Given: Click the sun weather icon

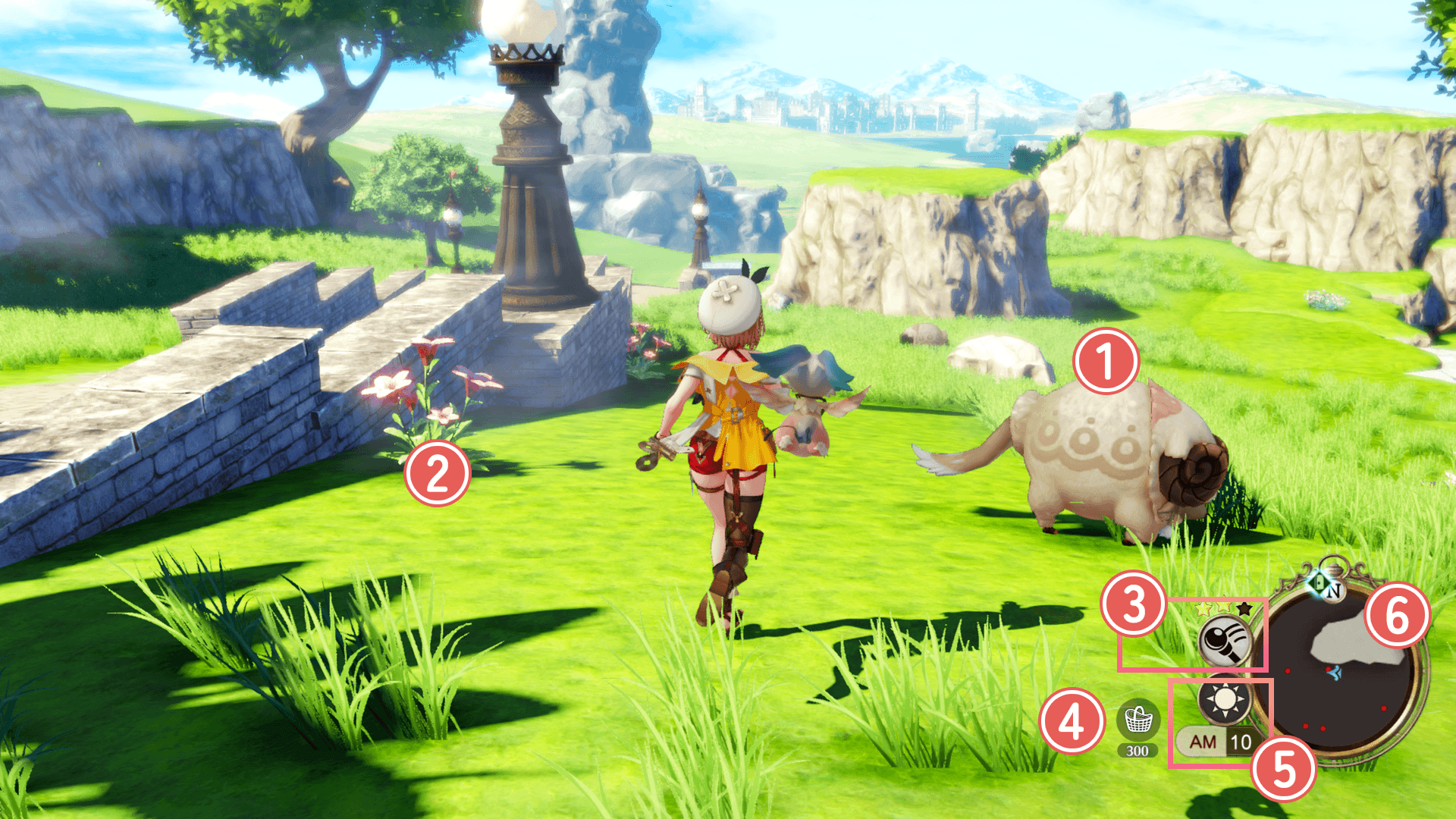Looking at the screenshot, I should tap(1225, 699).
